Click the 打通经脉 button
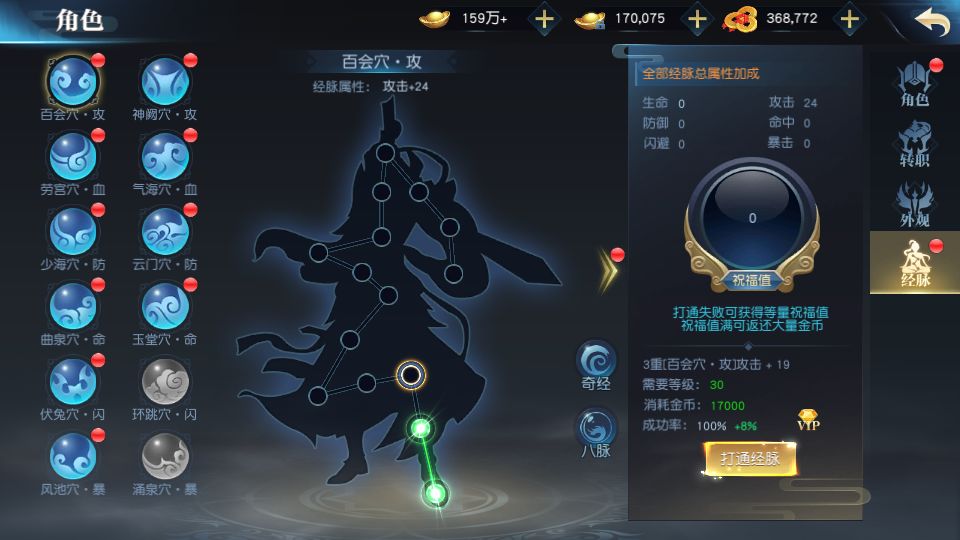 (750, 459)
